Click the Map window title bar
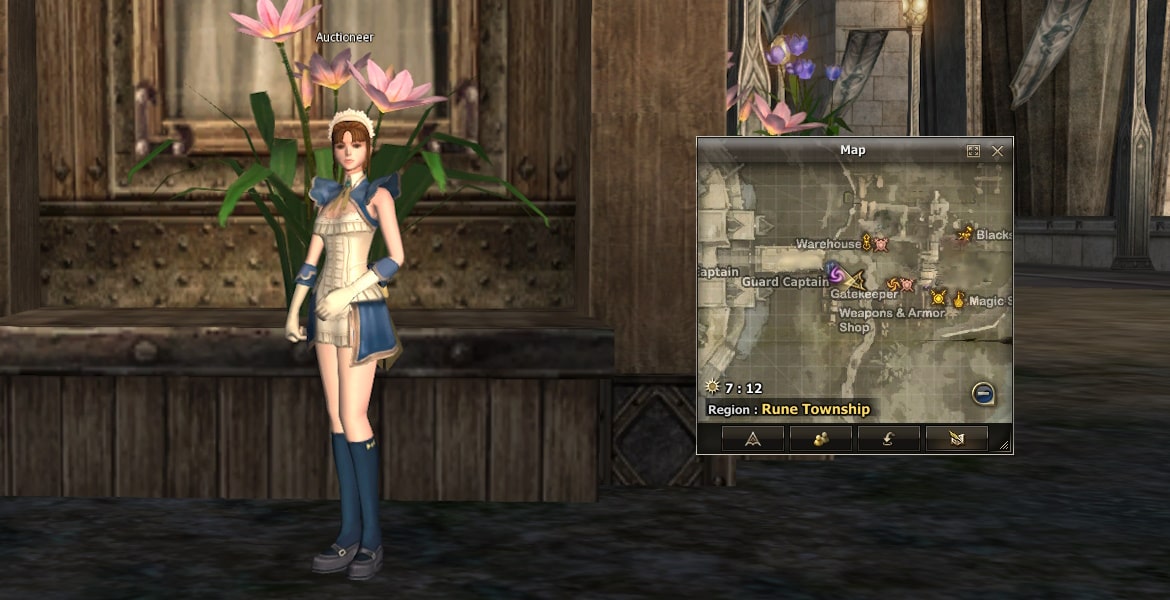Viewport: 1170px width, 600px height. [x=853, y=150]
